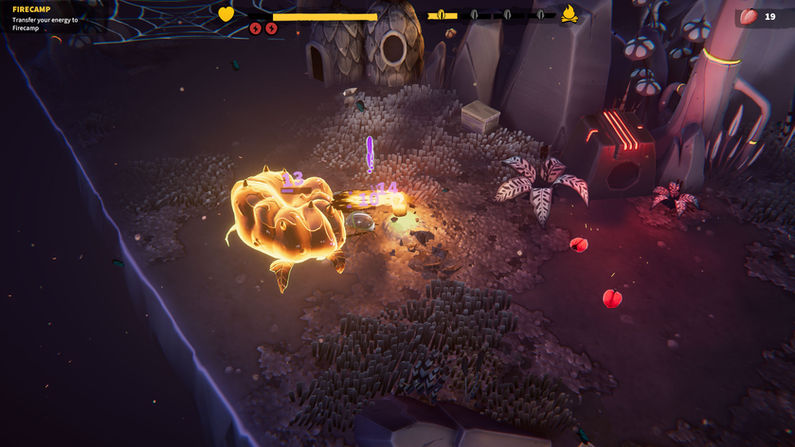Click the yellow heart health icon
The image size is (795, 447).
point(226,14)
